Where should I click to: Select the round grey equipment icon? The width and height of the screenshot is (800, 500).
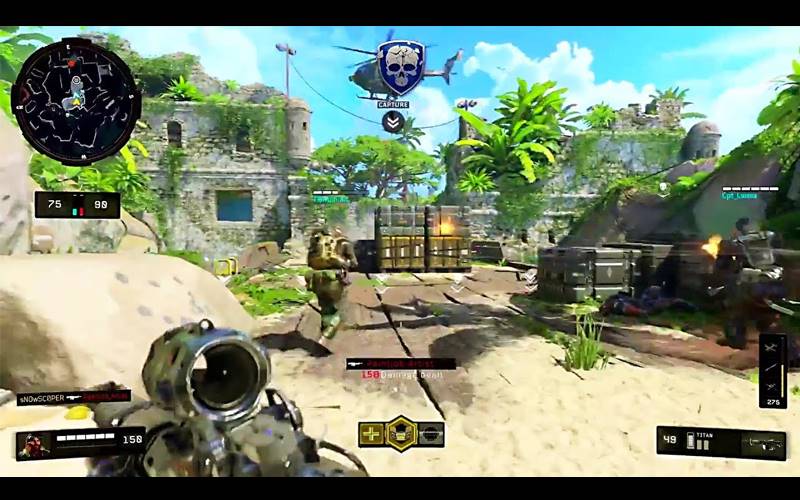(x=431, y=434)
